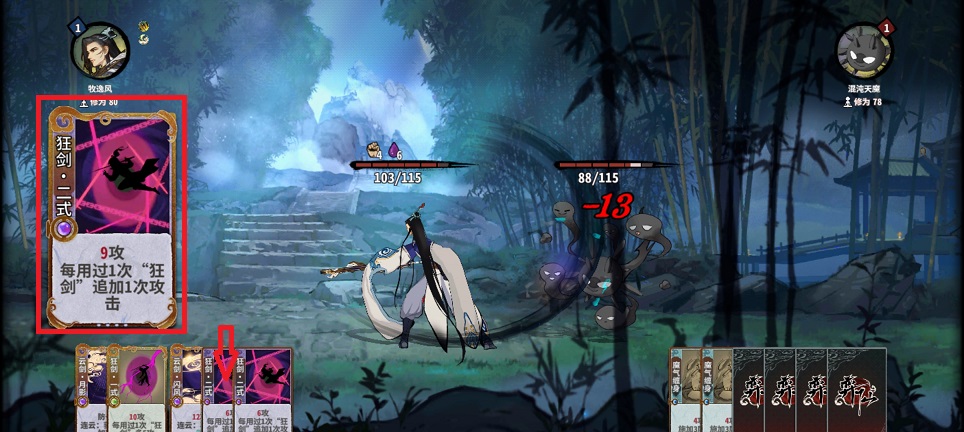Pick the 狂剑·一式 card with 10 attack

(x=141, y=388)
